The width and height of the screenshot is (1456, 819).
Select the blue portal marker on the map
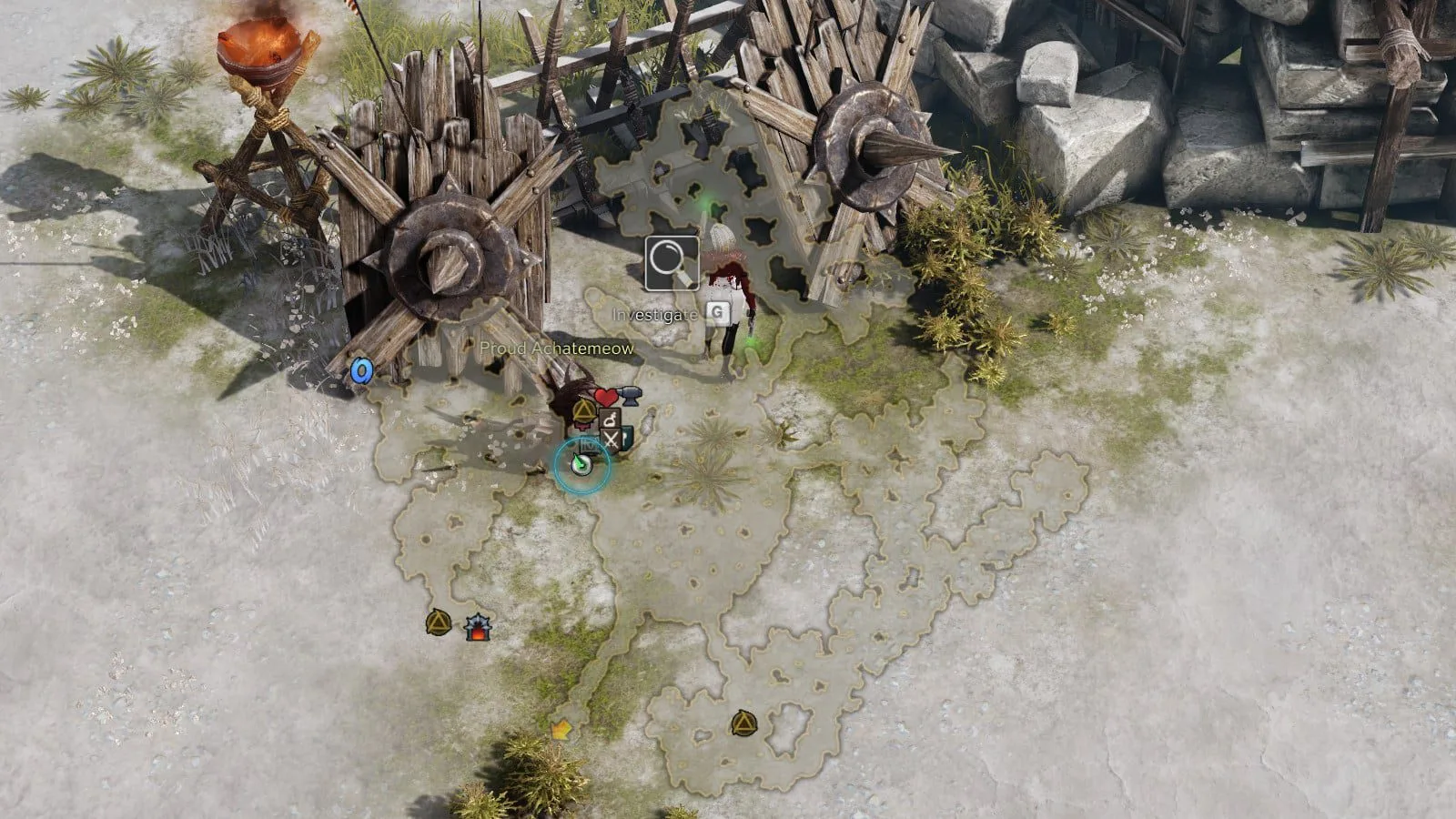pyautogui.click(x=361, y=371)
